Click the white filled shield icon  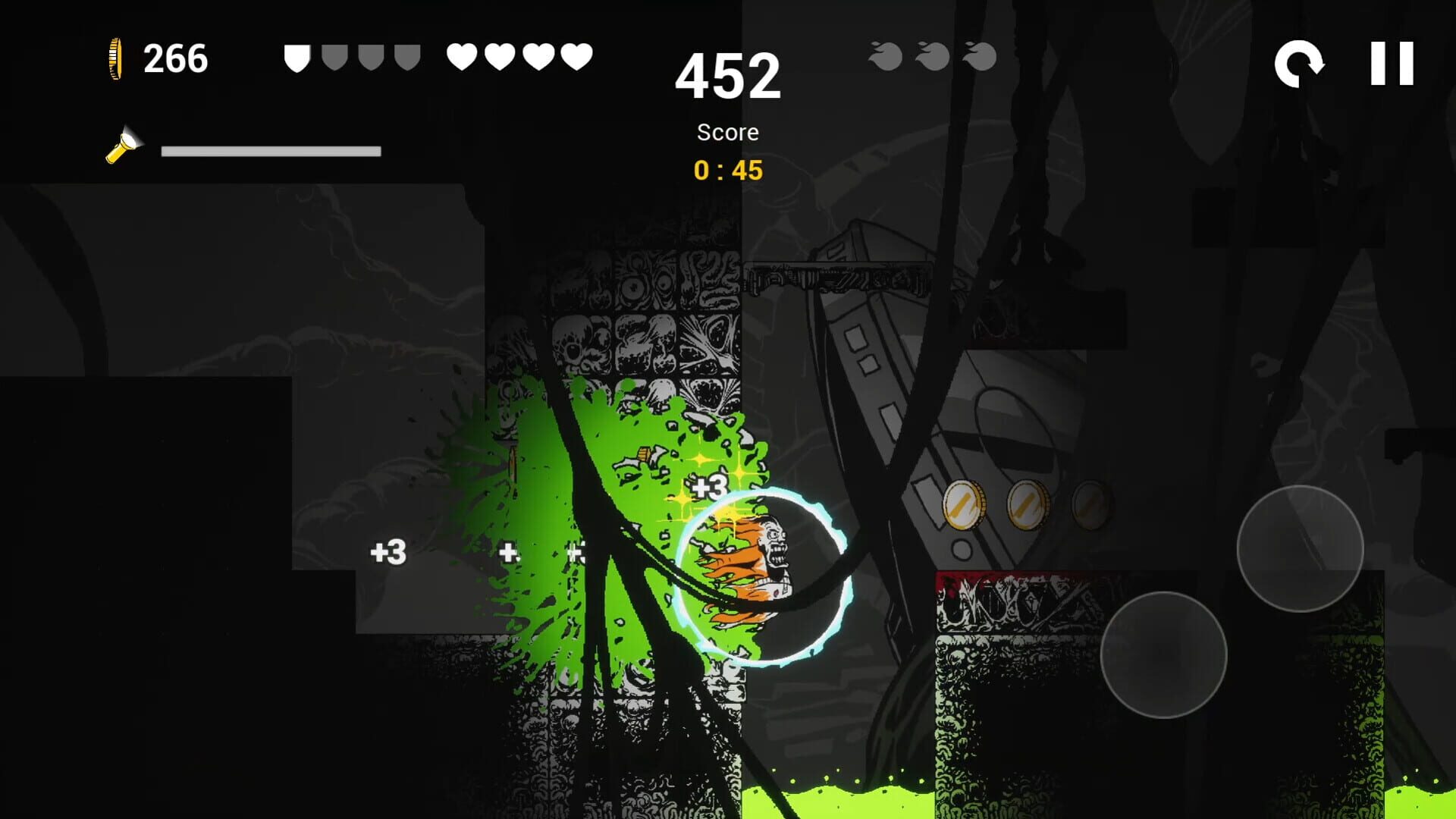(298, 56)
